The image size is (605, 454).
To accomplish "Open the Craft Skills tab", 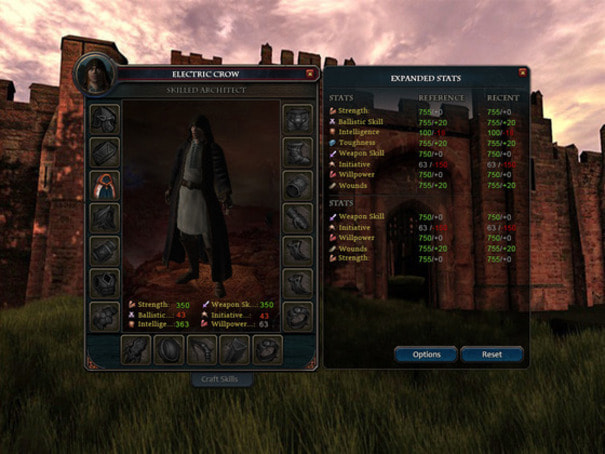I will [x=222, y=379].
